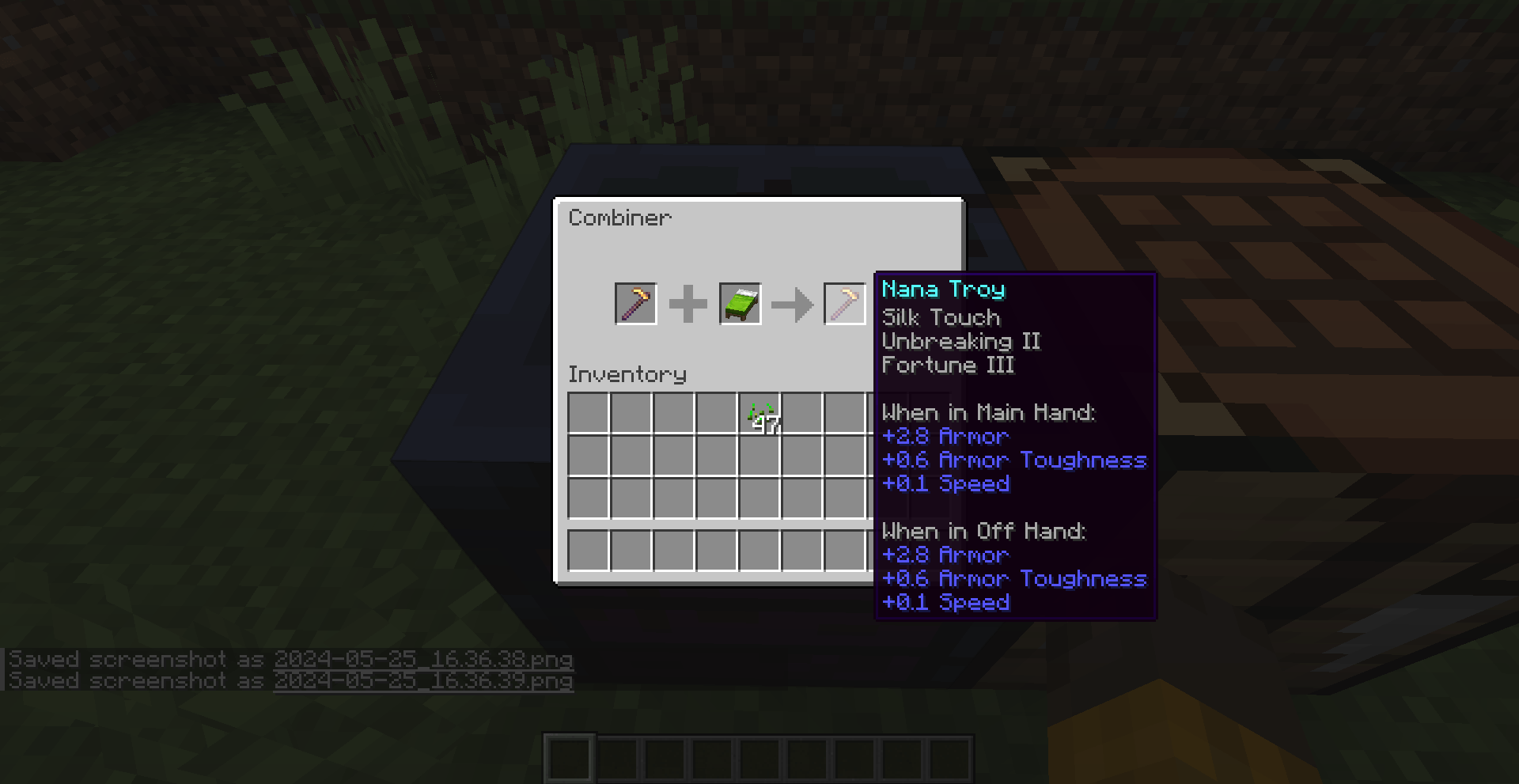
Task: Click the Silk Touch enchantment line in the tooltip
Action: tap(941, 318)
